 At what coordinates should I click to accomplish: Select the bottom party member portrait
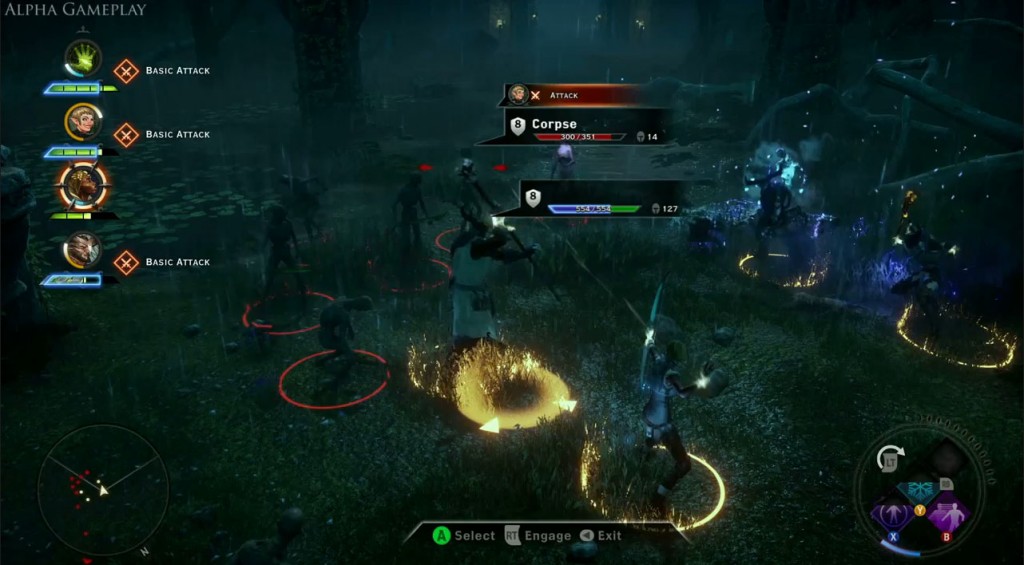click(x=83, y=250)
